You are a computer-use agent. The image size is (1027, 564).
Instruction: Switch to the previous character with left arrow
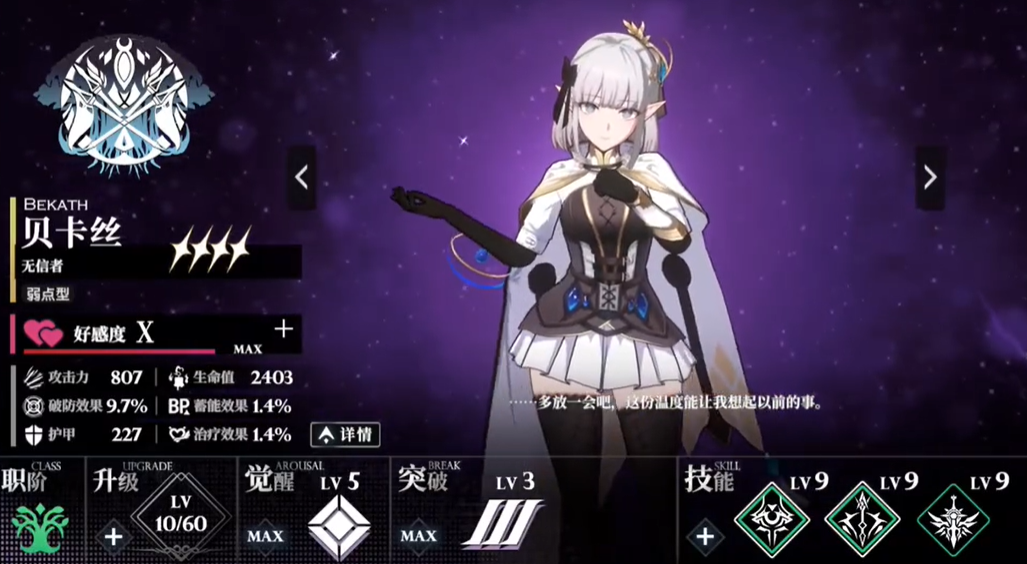pos(302,177)
